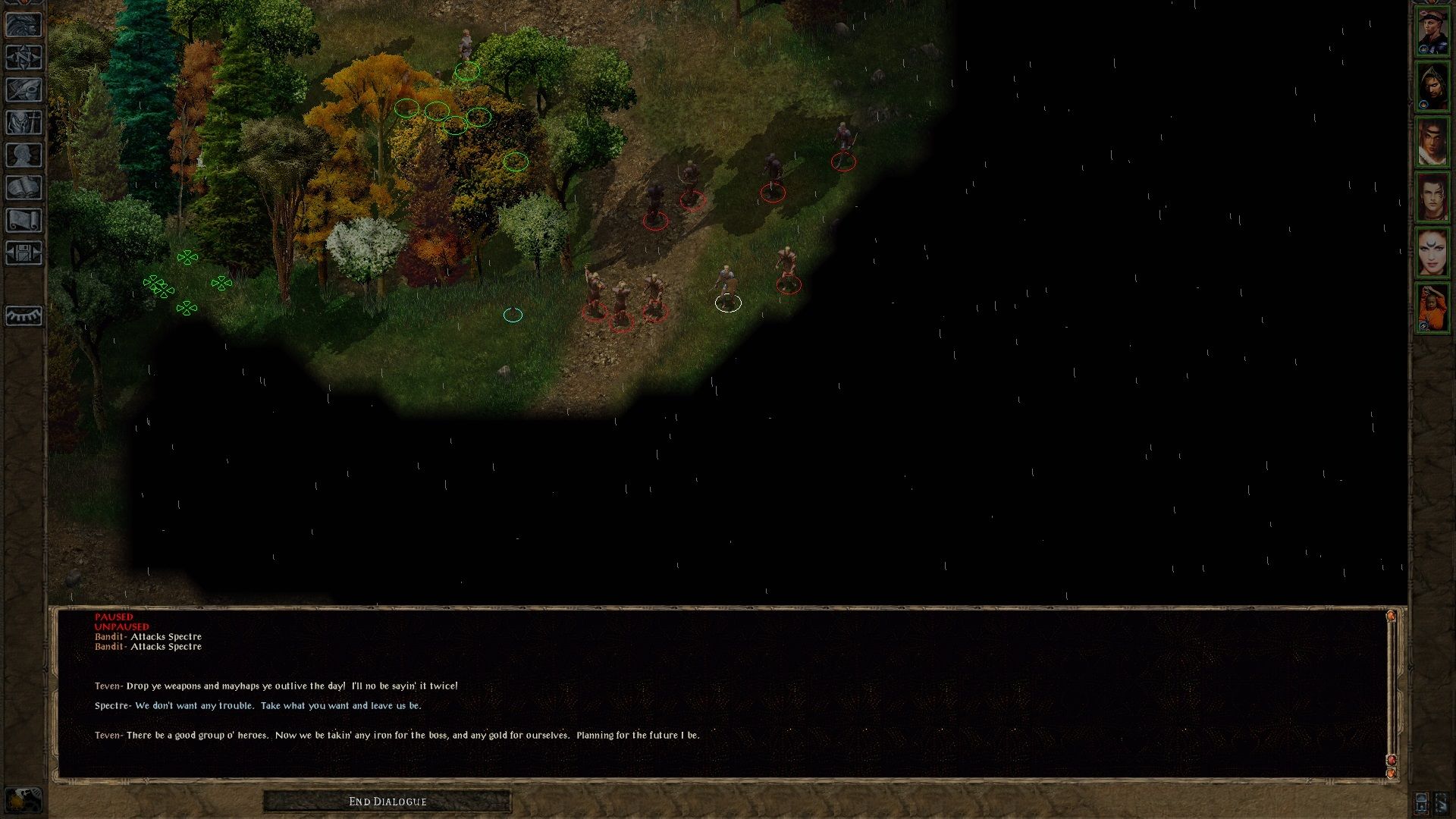Open the mage spellbook icon
1456x819 pixels.
click(24, 188)
